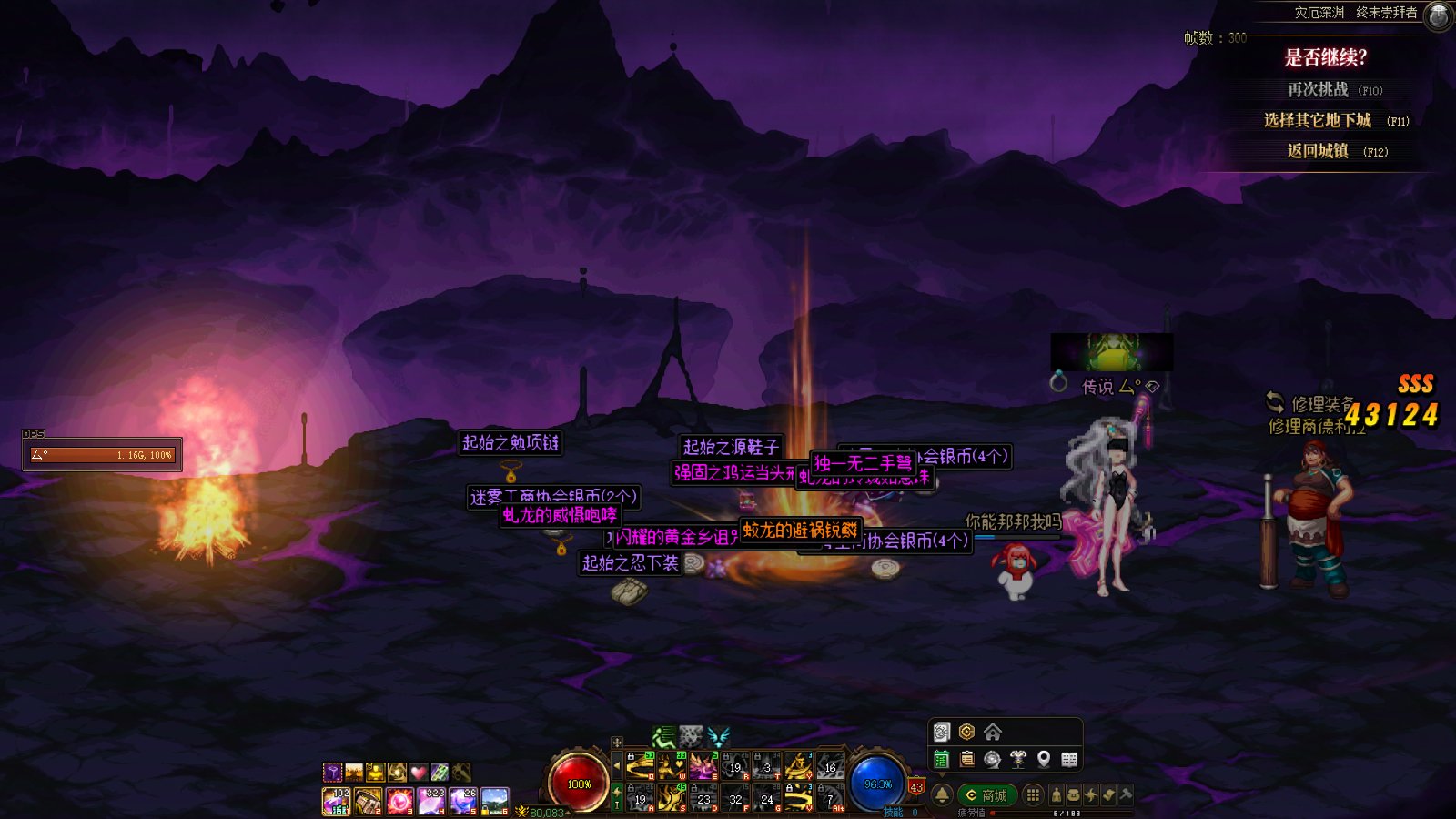Viewport: 1456px width, 819px height.
Task: Click the round dungeon icon beside the title
Action: [1438, 15]
